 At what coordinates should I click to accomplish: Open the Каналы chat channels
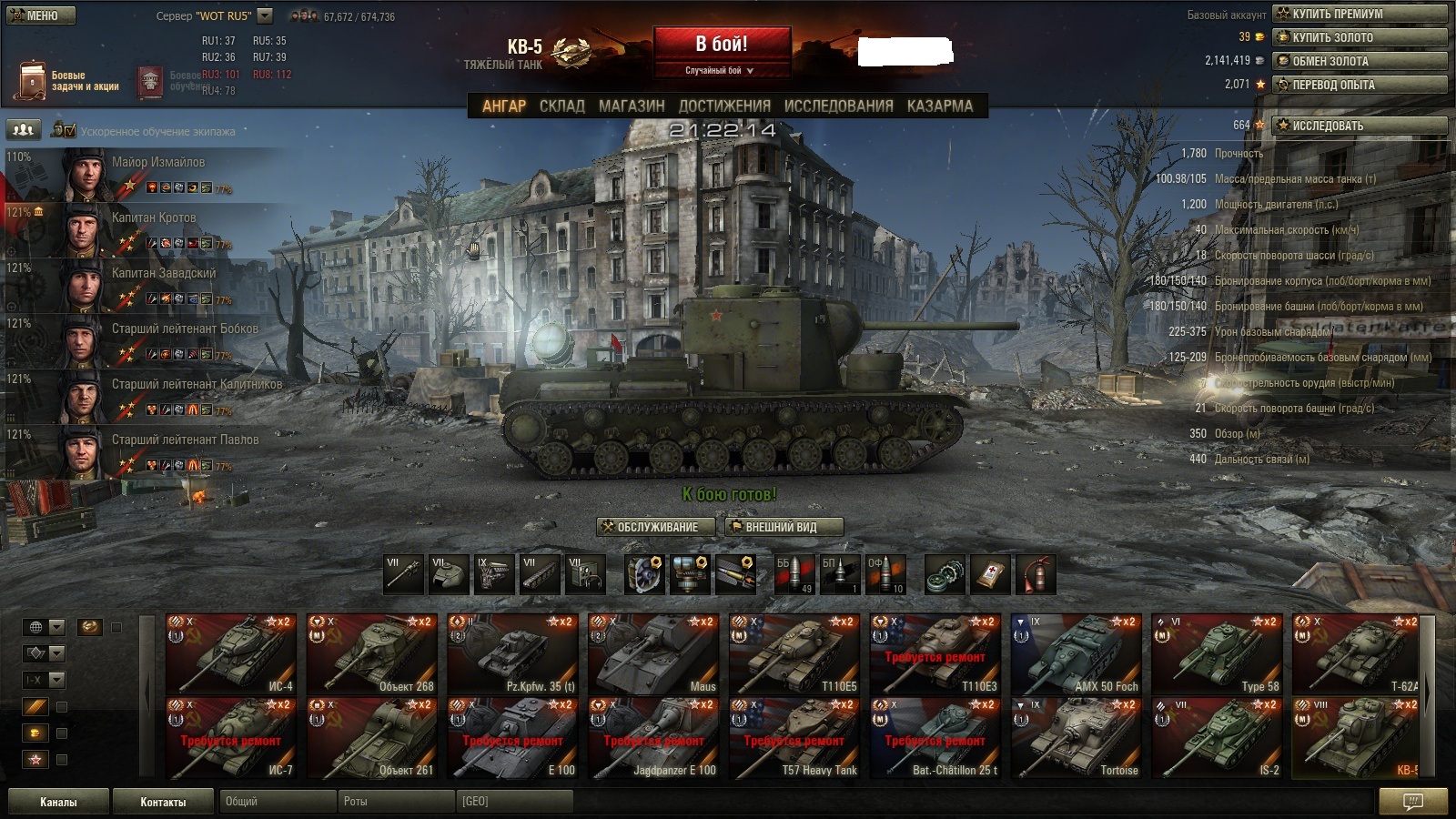[58, 802]
